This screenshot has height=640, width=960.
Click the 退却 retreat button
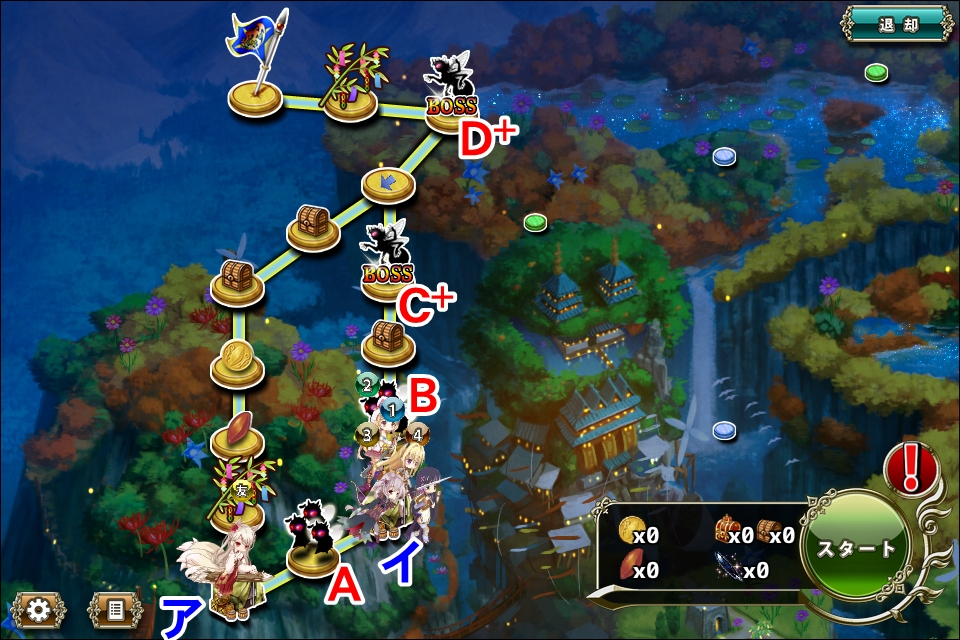tap(895, 24)
